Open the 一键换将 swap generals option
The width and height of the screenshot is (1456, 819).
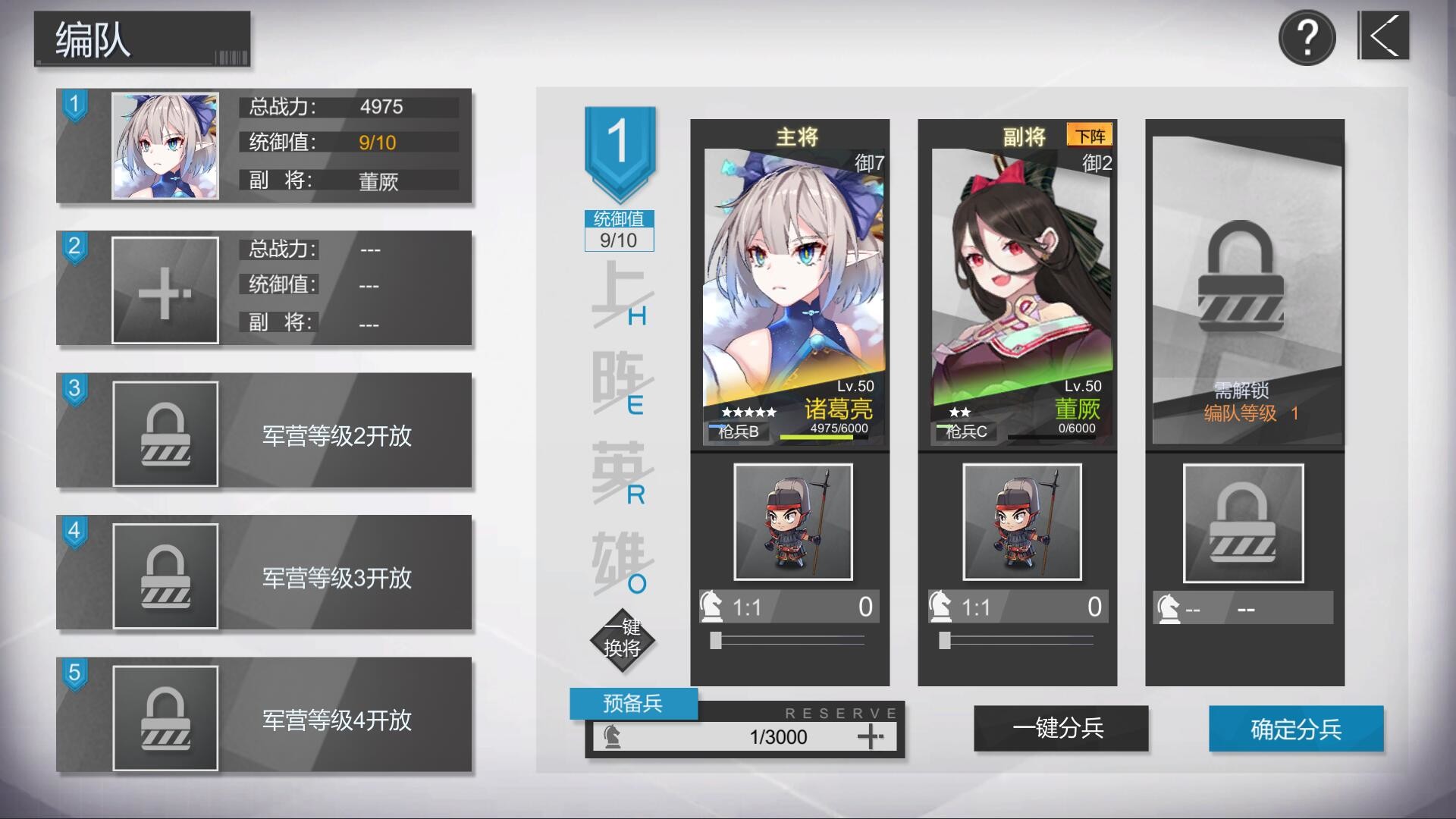coord(622,639)
